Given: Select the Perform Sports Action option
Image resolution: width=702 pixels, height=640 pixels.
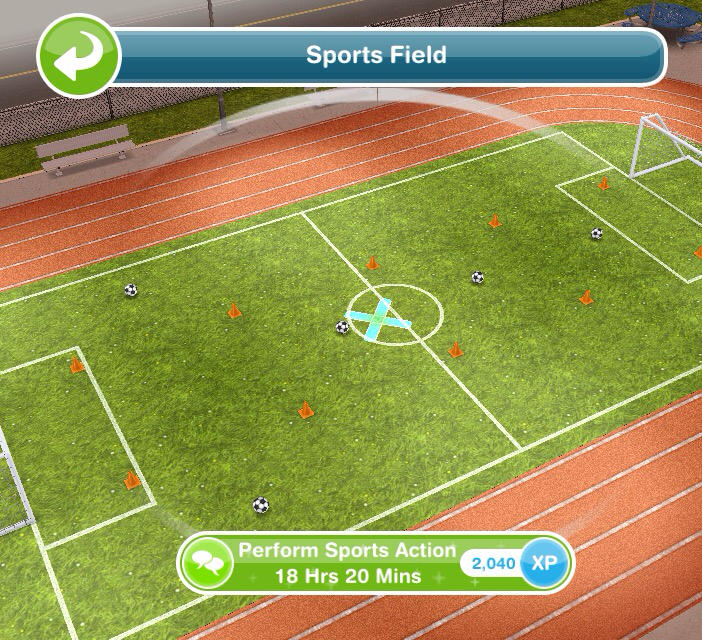Looking at the screenshot, I should [346, 563].
